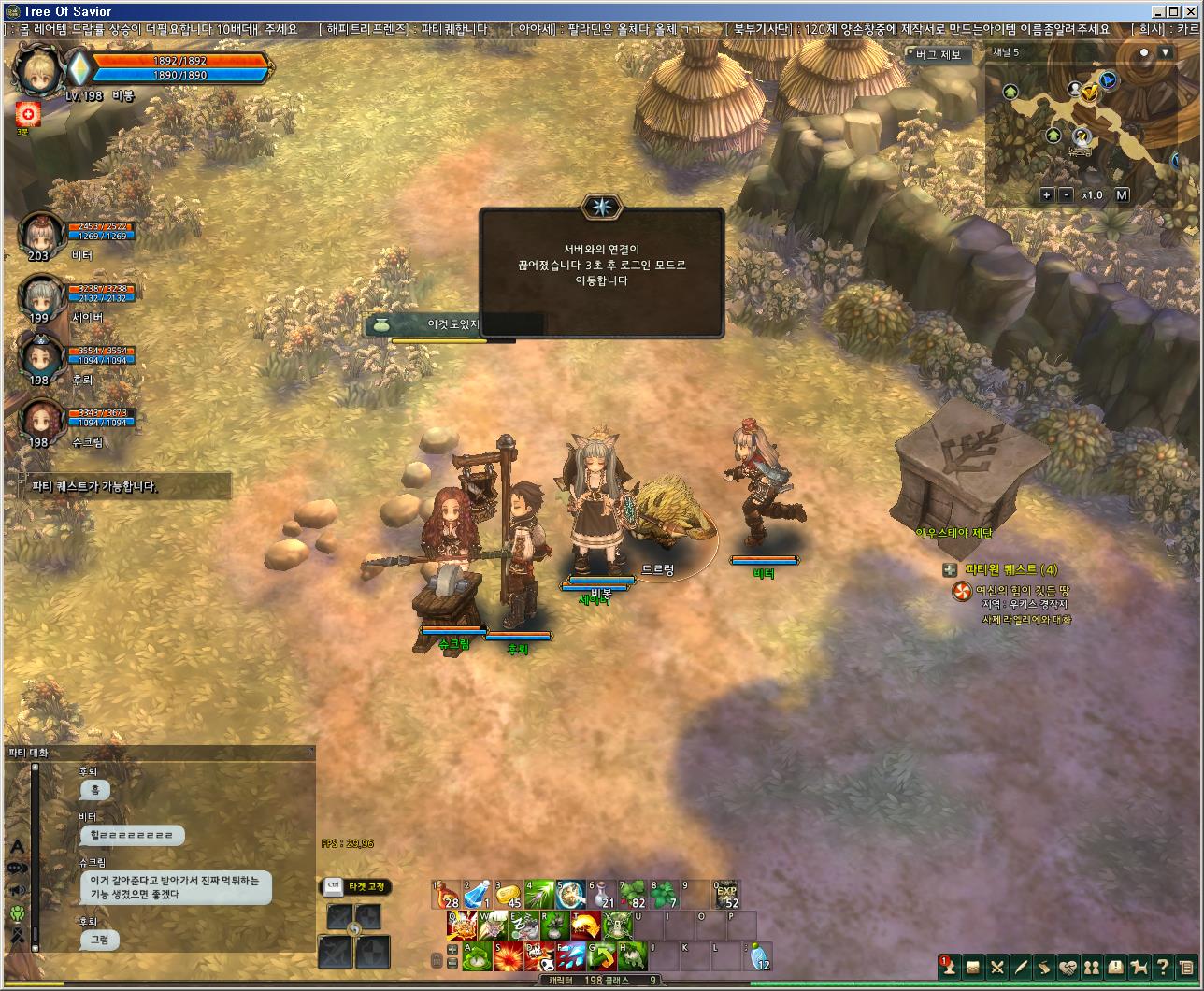1204x991 pixels.
Task: Open the inventory chest icon in menu bar
Action: (x=973, y=967)
